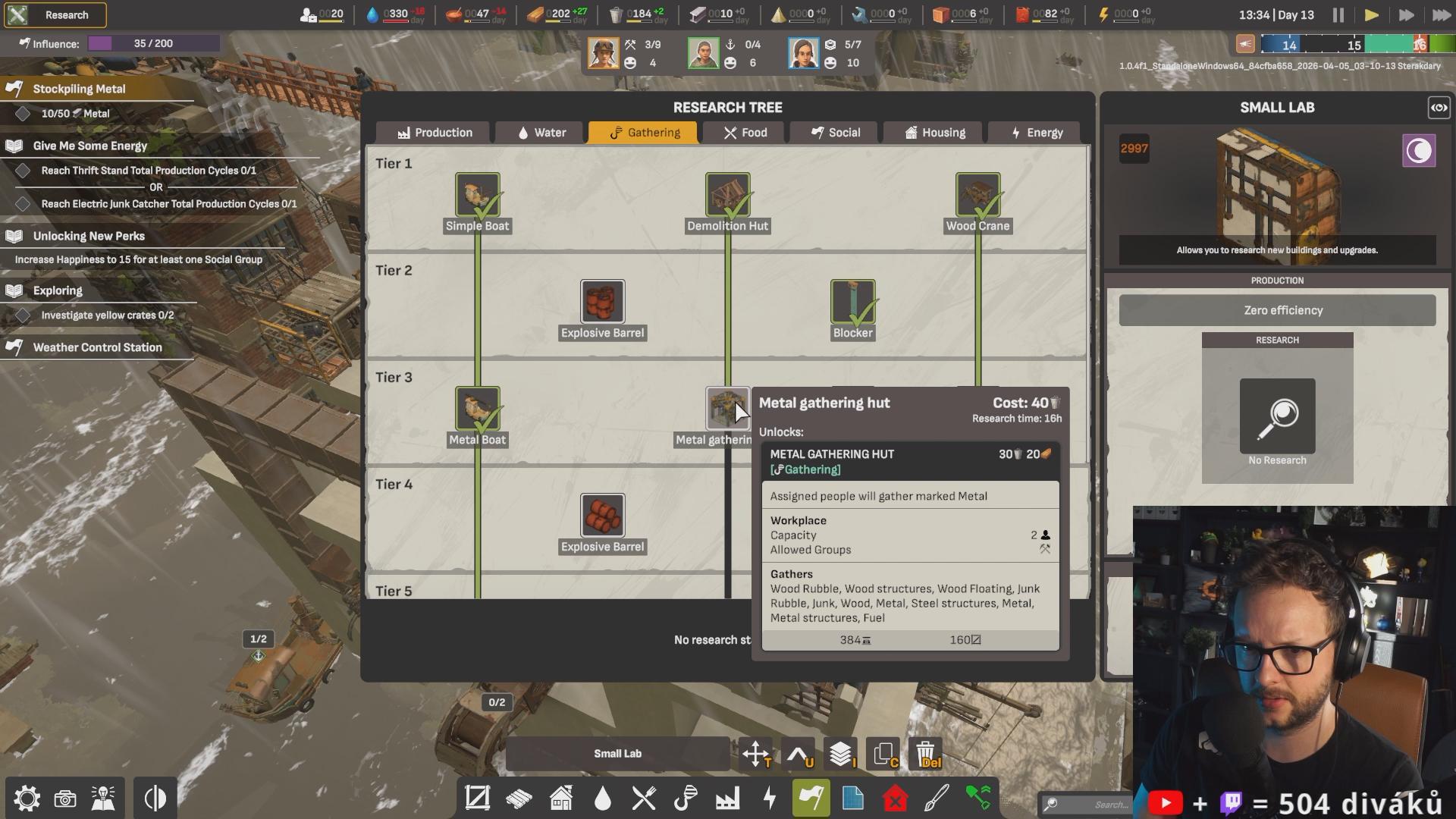Click the No Research magnifier slot
The image size is (1456, 819).
pos(1277,416)
